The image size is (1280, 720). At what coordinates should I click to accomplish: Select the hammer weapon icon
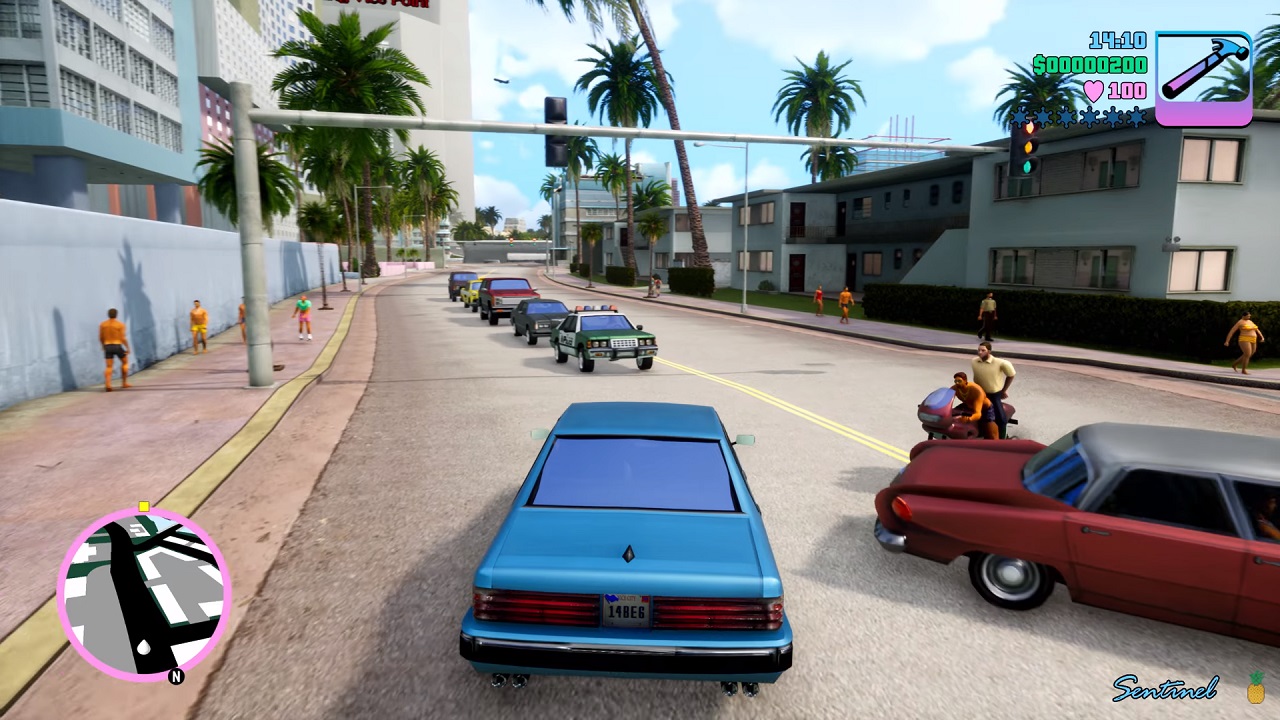[x=1203, y=78]
